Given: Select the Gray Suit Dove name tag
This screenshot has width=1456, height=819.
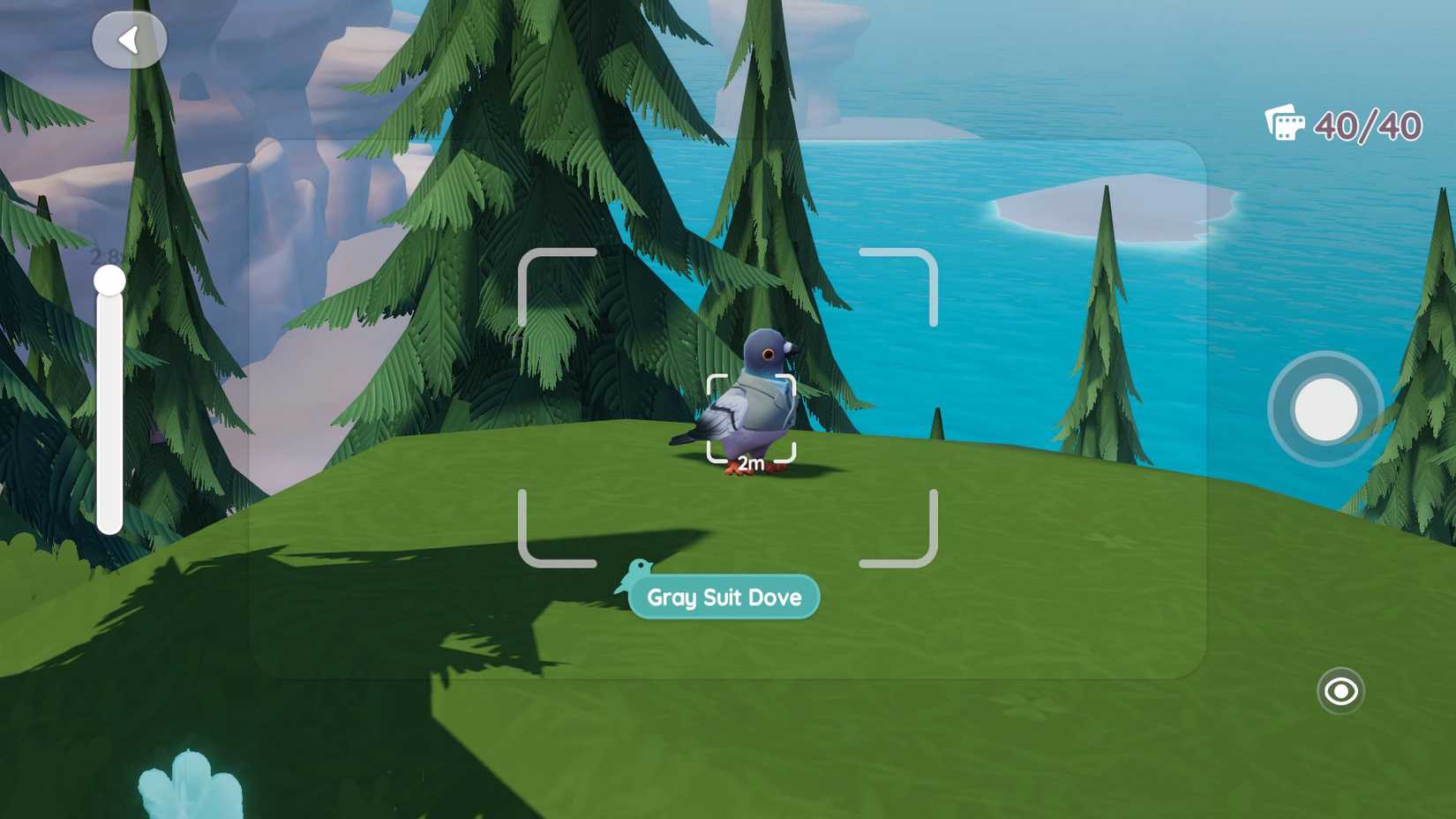Looking at the screenshot, I should [724, 597].
